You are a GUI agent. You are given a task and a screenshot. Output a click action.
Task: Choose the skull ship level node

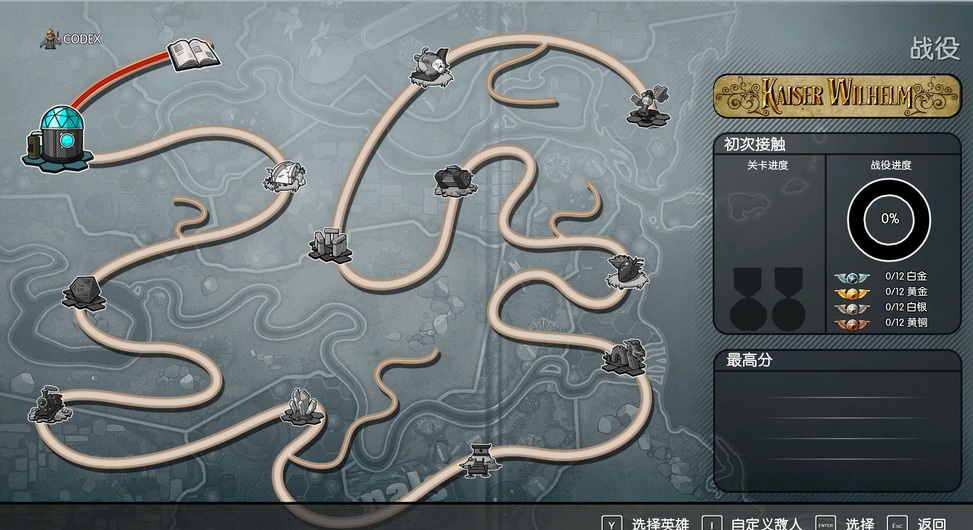pyautogui.click(x=430, y=66)
